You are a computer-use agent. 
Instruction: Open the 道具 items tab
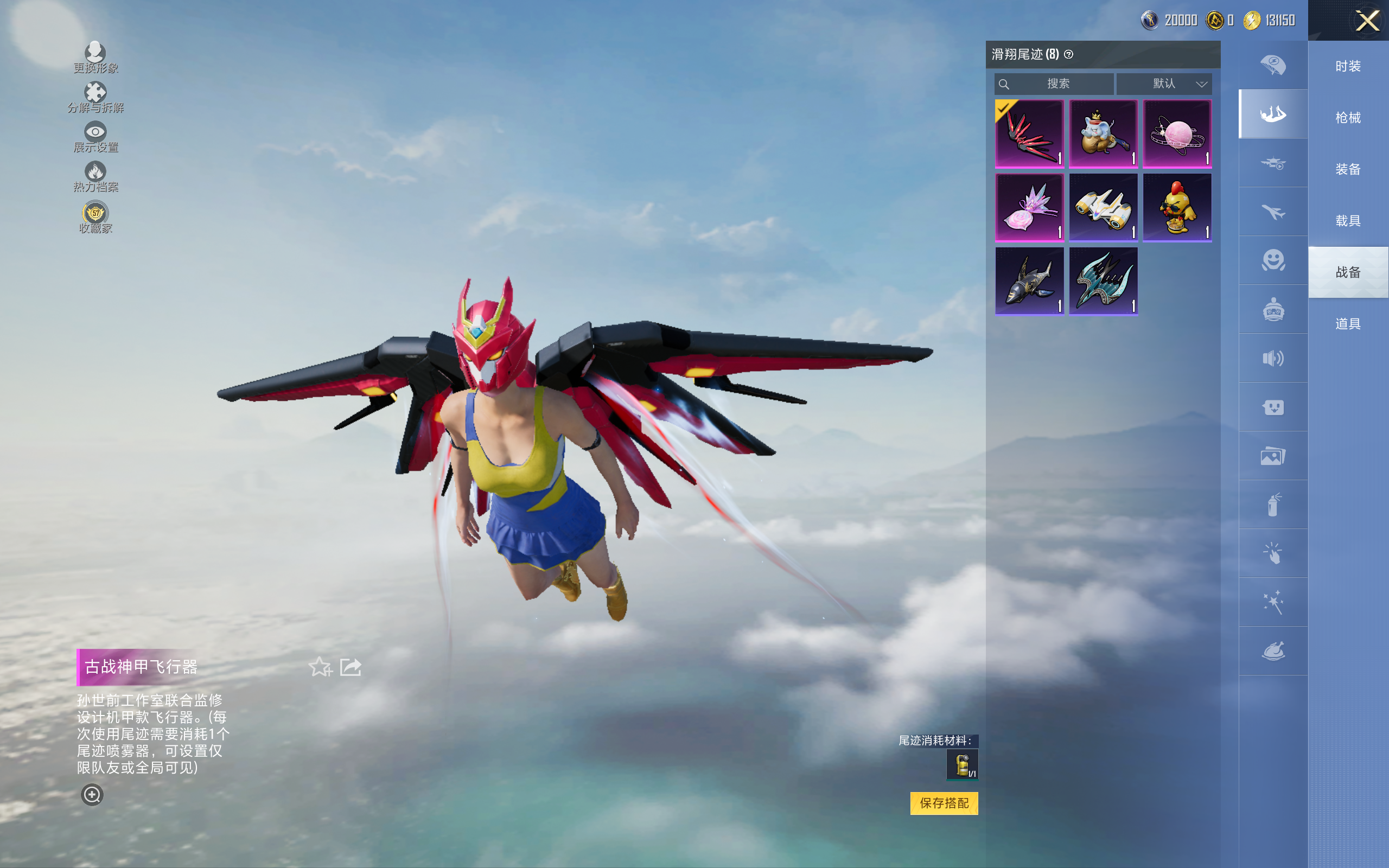pyautogui.click(x=1348, y=324)
